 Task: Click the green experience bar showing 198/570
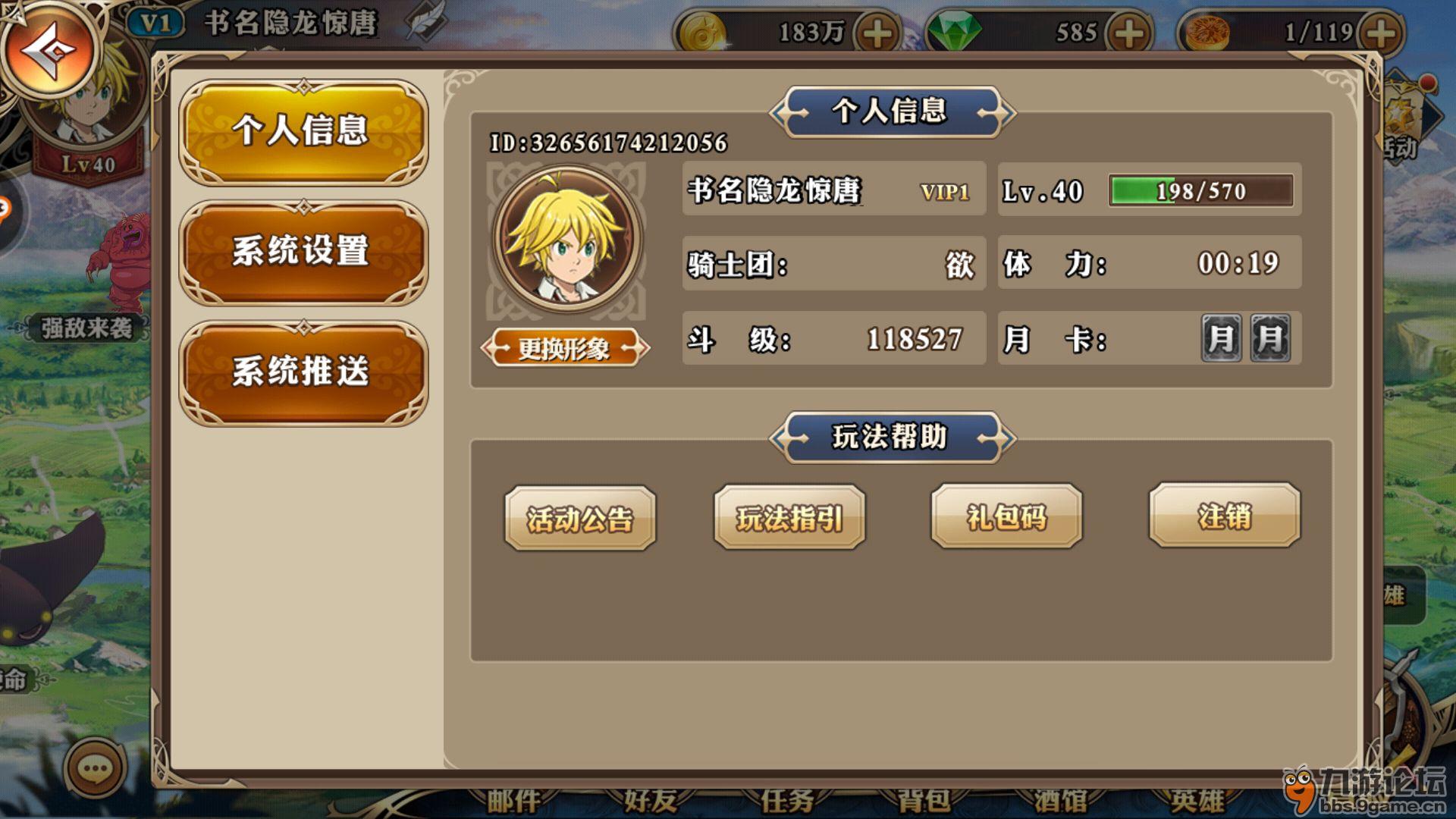(1200, 190)
